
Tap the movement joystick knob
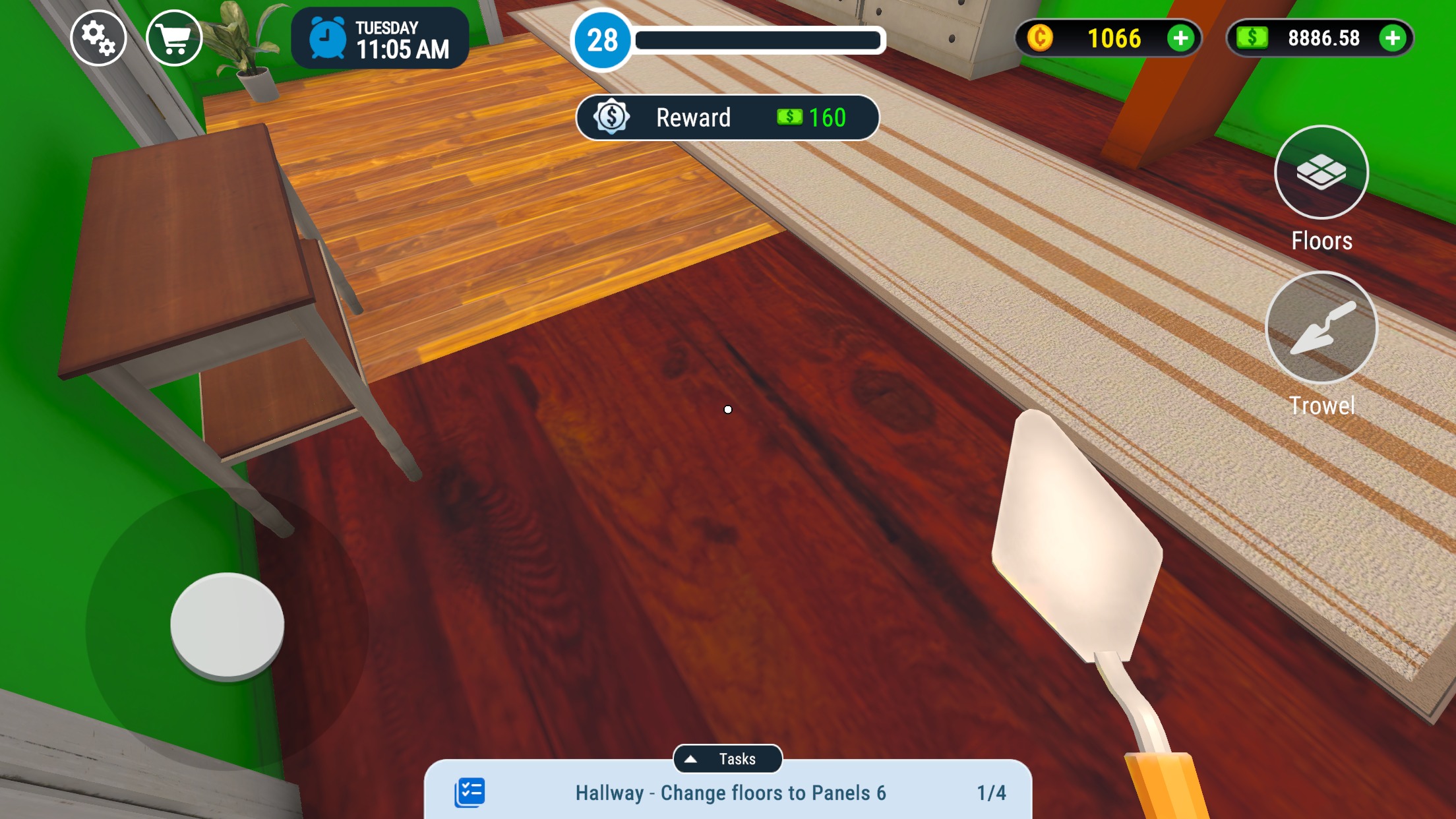point(228,623)
